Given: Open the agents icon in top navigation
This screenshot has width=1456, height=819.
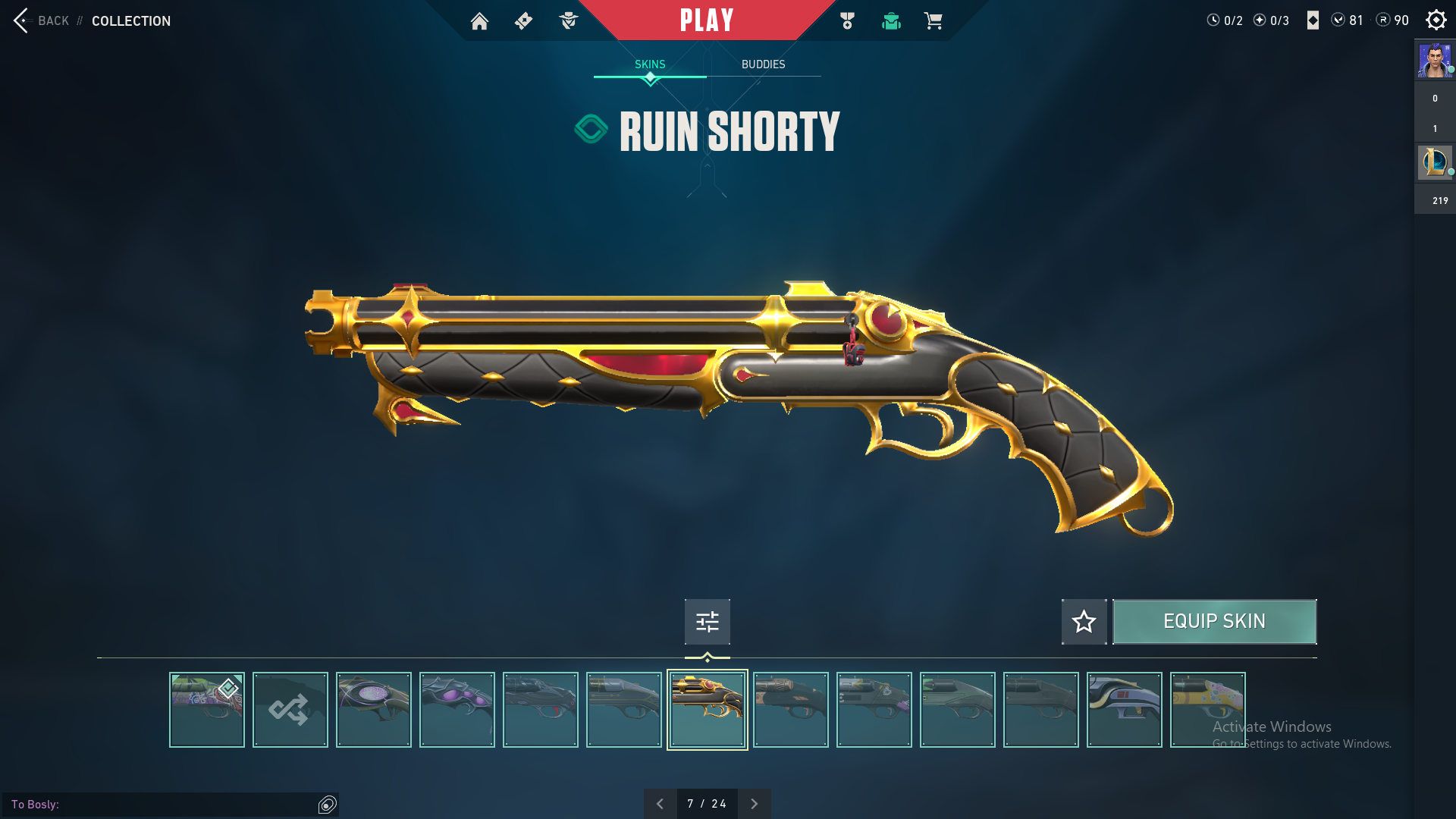Looking at the screenshot, I should 569,21.
